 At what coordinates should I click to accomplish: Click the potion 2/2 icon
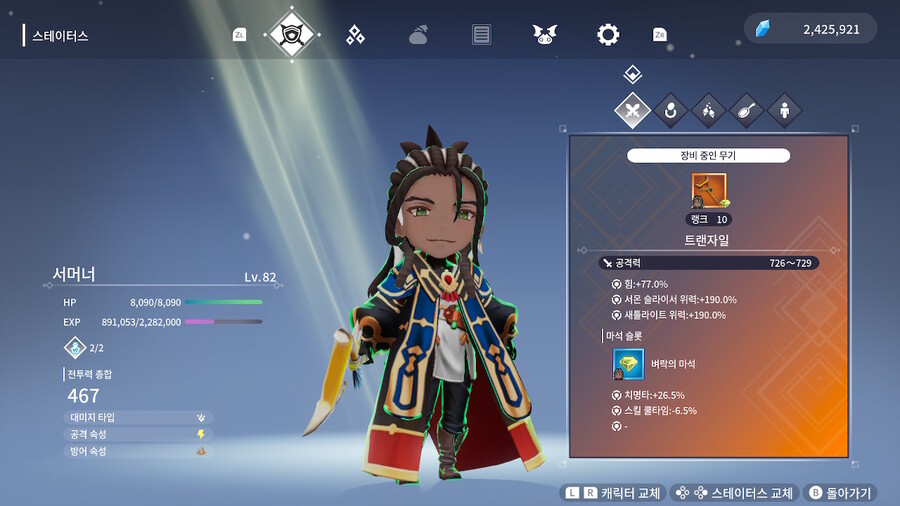click(x=76, y=348)
